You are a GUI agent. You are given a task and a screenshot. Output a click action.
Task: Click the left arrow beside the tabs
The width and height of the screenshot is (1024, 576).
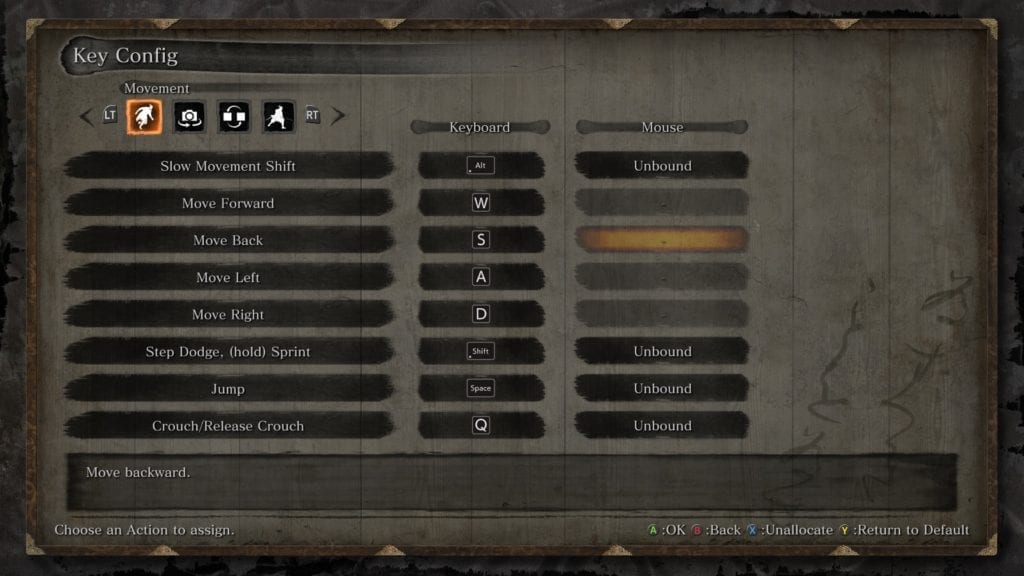click(86, 116)
